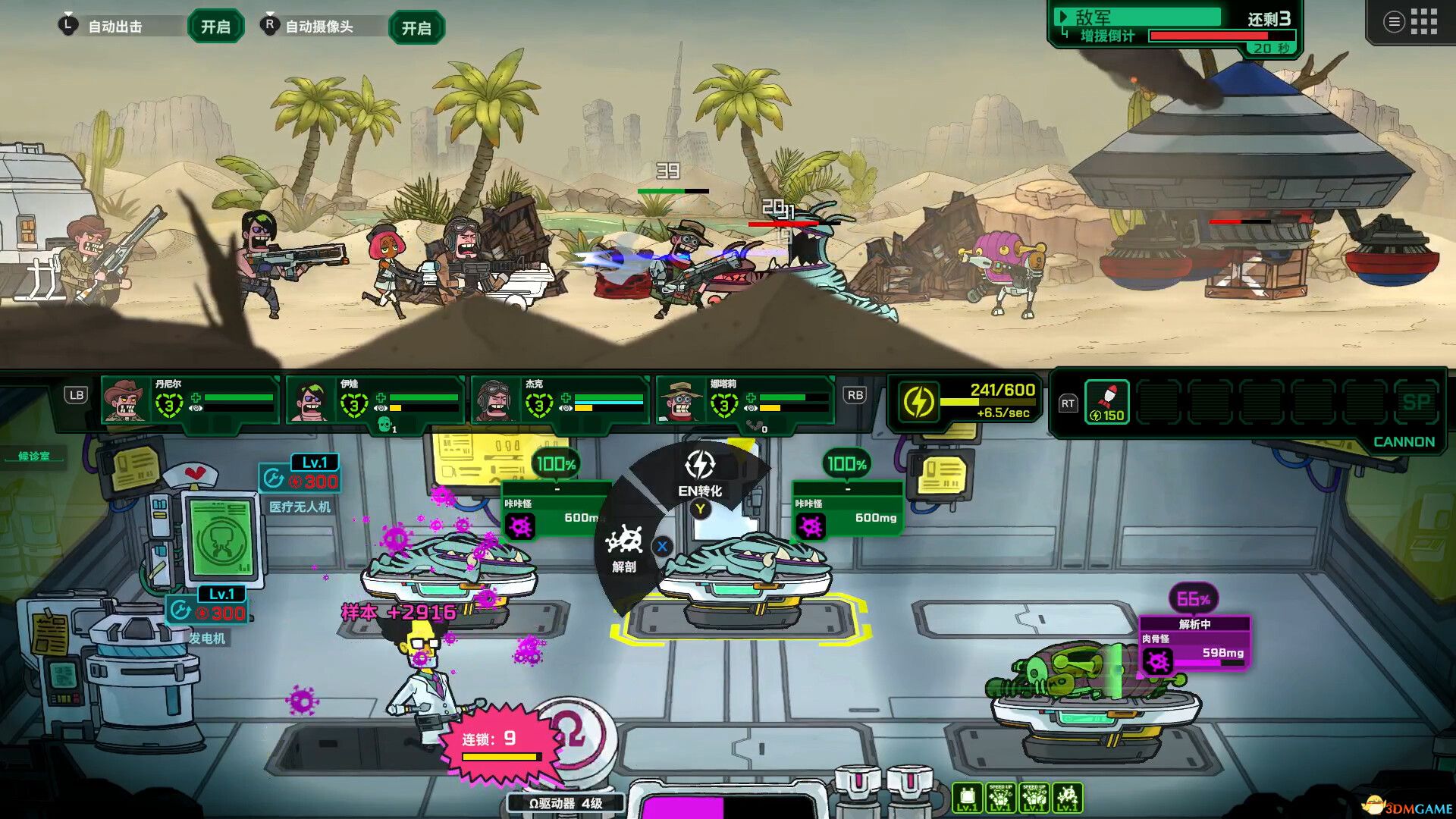Image resolution: width=1456 pixels, height=819 pixels.
Task: Toggle 自动出击 off via 开启 switch
Action: pos(215,25)
